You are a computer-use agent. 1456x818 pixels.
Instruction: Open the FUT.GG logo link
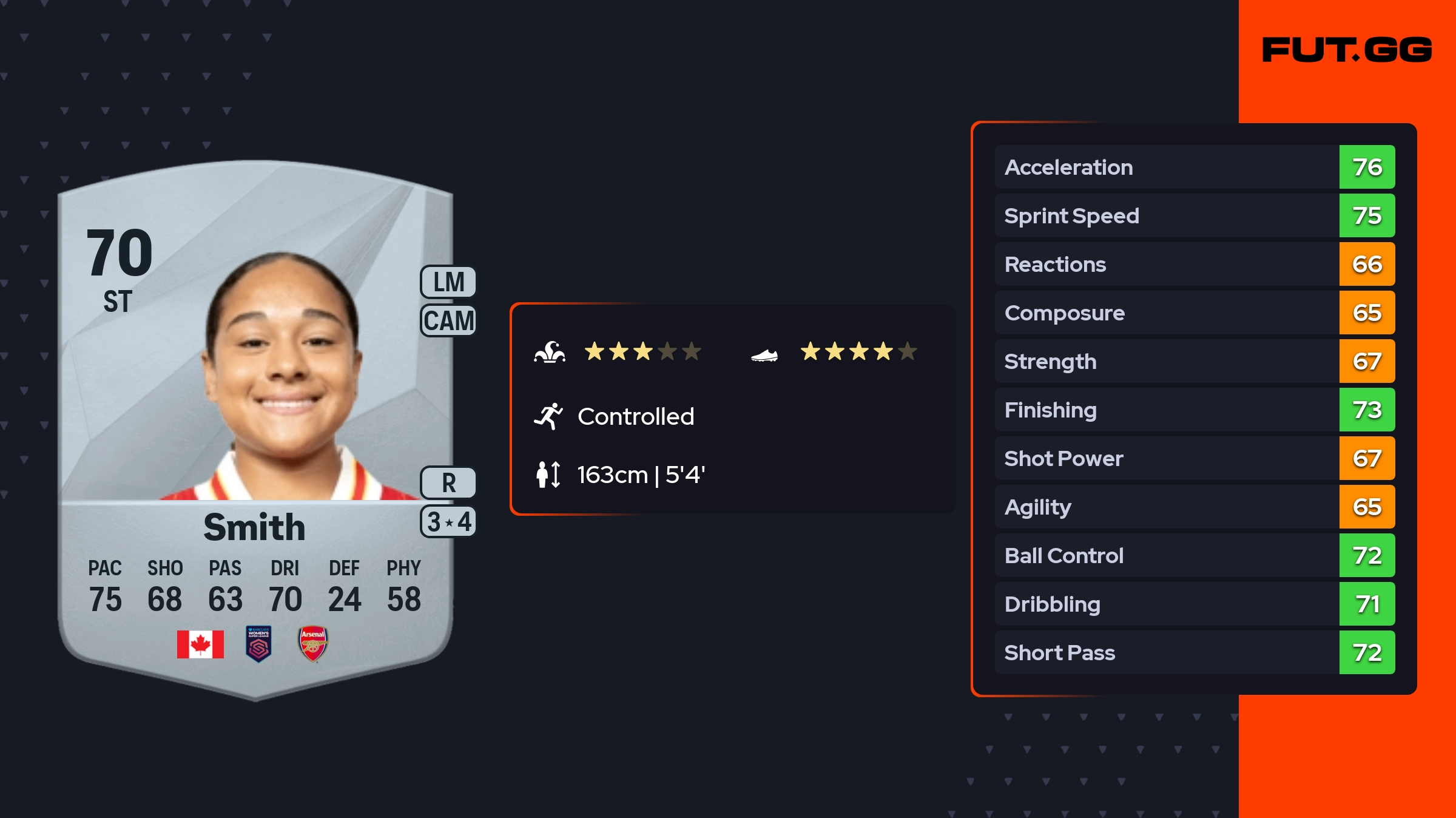(1347, 50)
